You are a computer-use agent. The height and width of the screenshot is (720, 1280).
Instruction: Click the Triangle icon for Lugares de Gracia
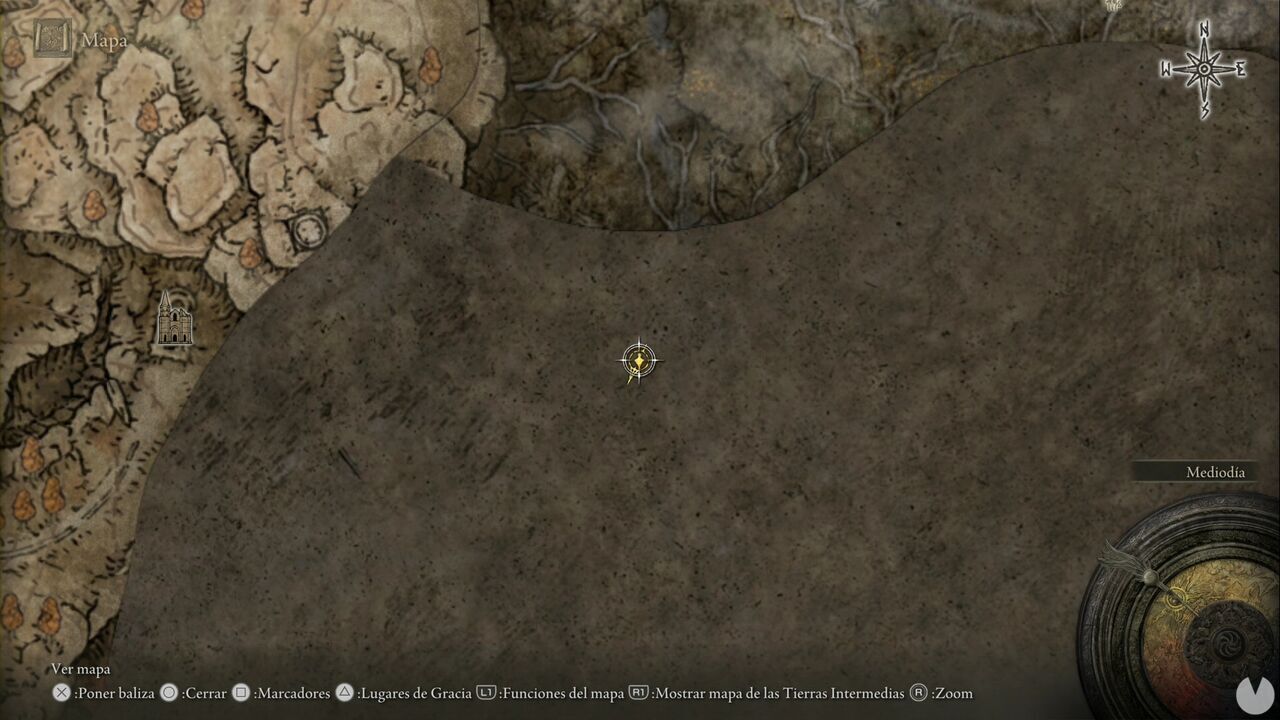pos(344,692)
